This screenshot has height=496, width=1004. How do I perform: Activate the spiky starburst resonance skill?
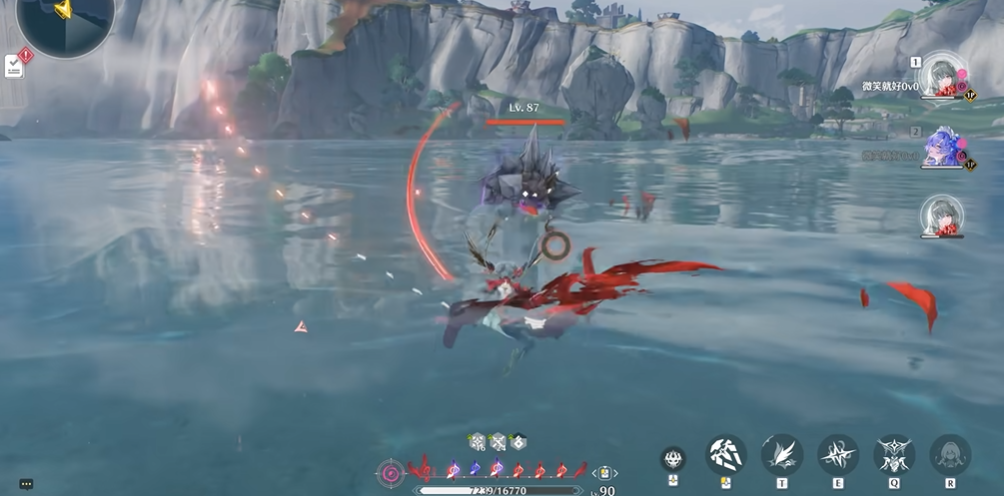(838, 455)
